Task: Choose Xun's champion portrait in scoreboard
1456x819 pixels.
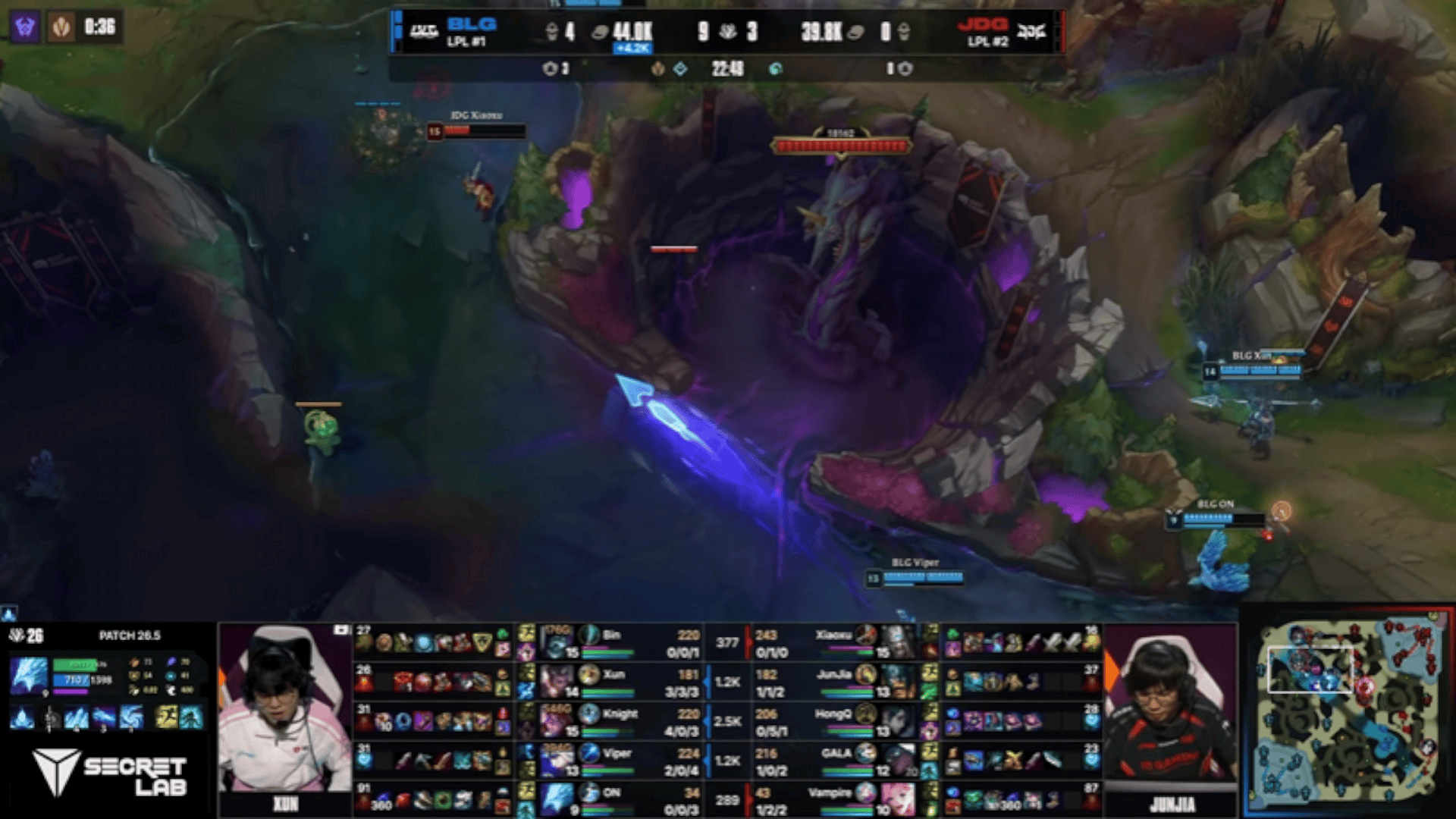Action: tap(557, 682)
